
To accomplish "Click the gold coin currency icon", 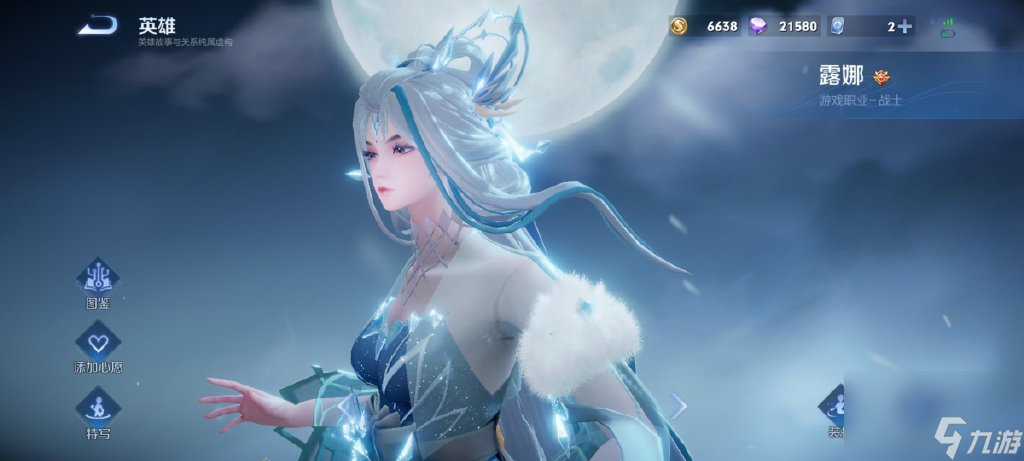I will [x=679, y=27].
